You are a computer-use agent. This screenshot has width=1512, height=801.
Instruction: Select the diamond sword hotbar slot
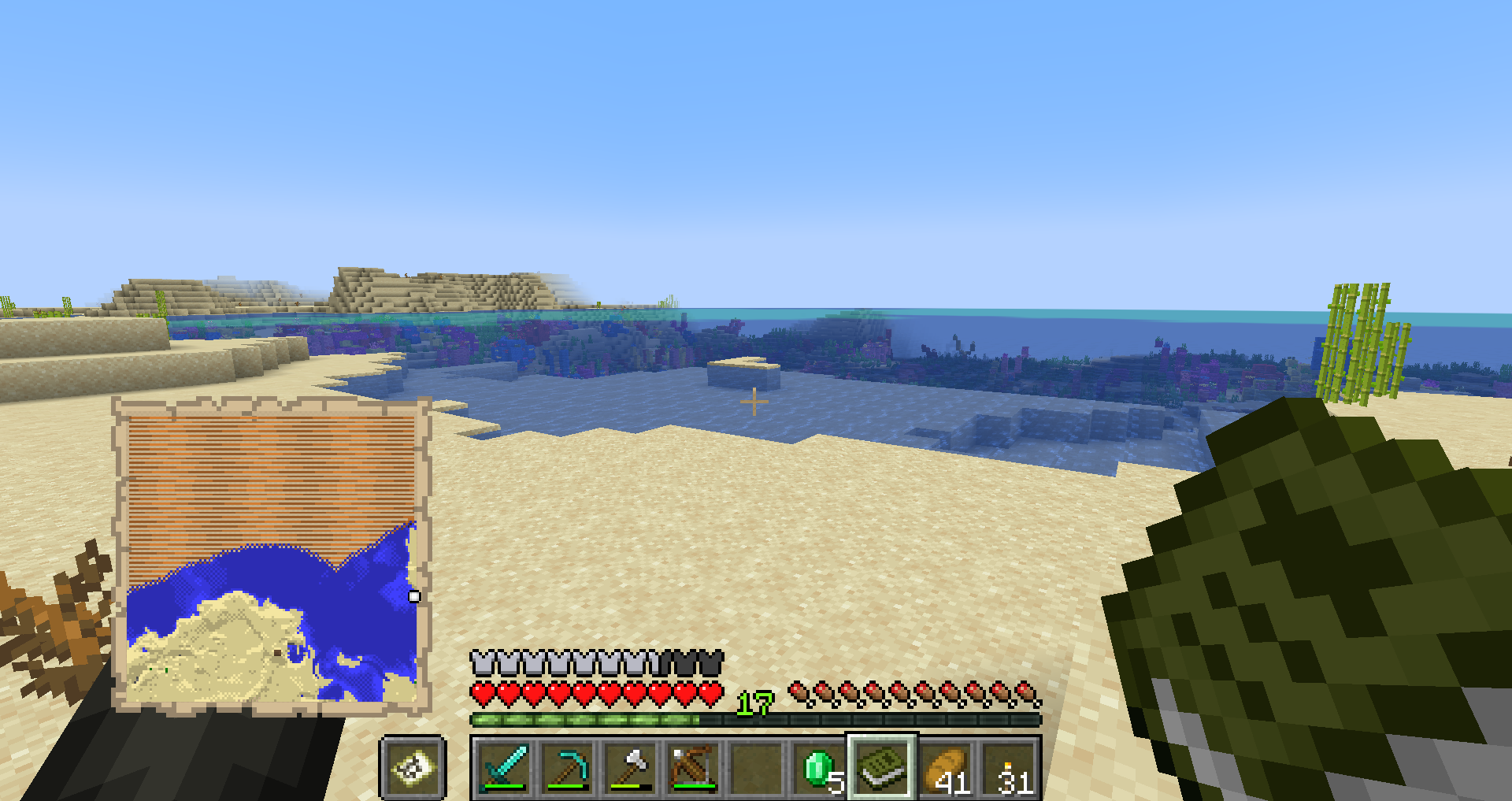point(503,768)
